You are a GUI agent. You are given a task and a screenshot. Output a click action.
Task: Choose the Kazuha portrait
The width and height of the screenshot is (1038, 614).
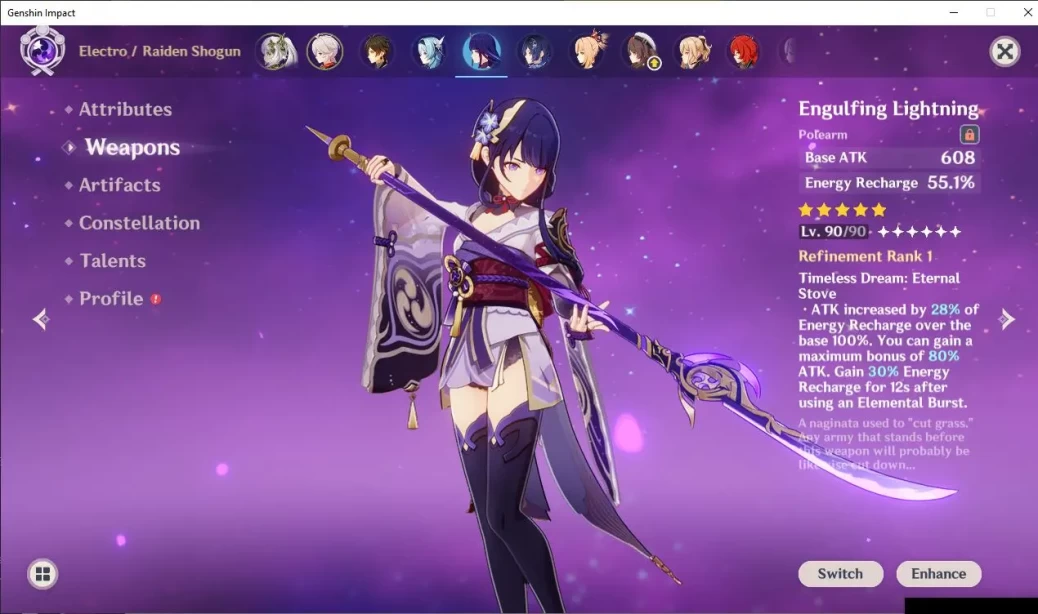[325, 51]
